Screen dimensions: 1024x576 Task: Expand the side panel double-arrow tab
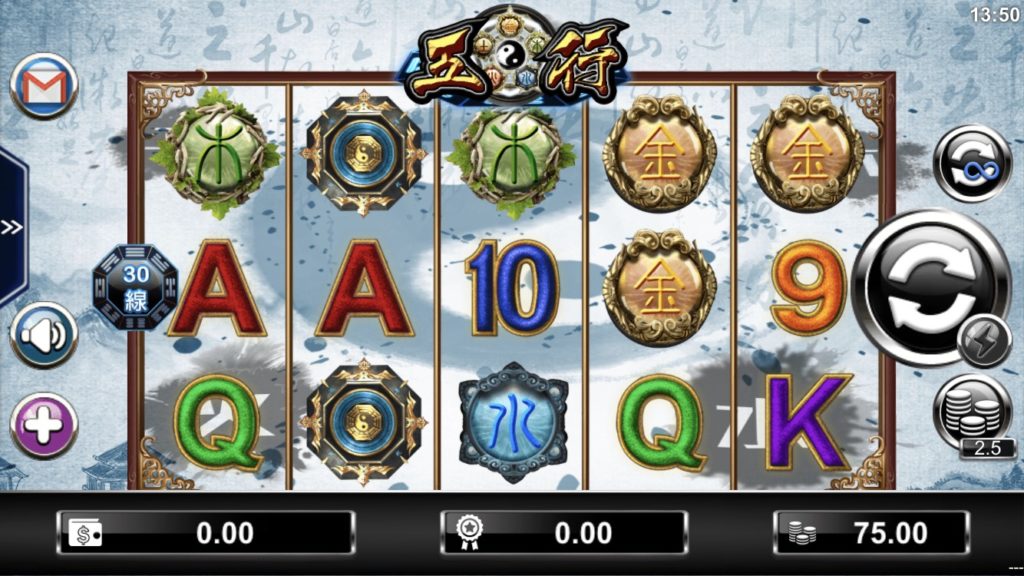click(11, 227)
